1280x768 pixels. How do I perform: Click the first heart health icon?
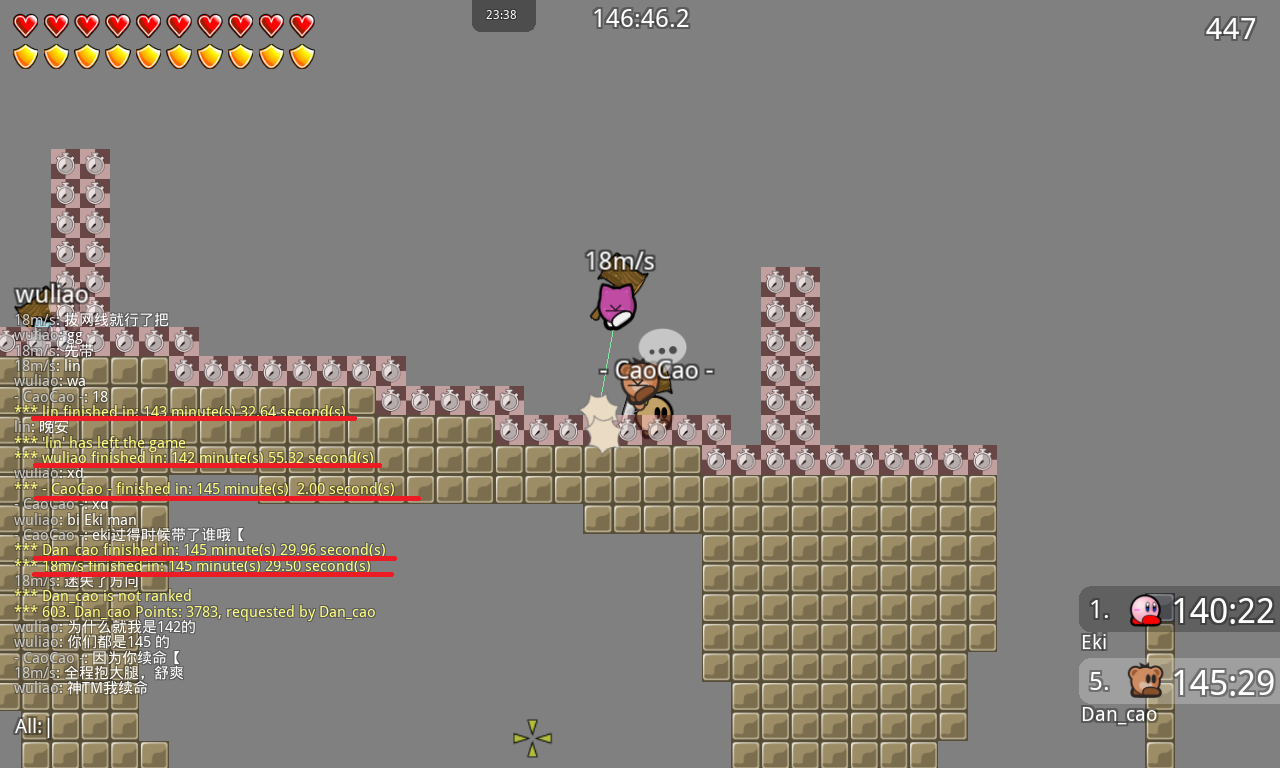pos(25,25)
